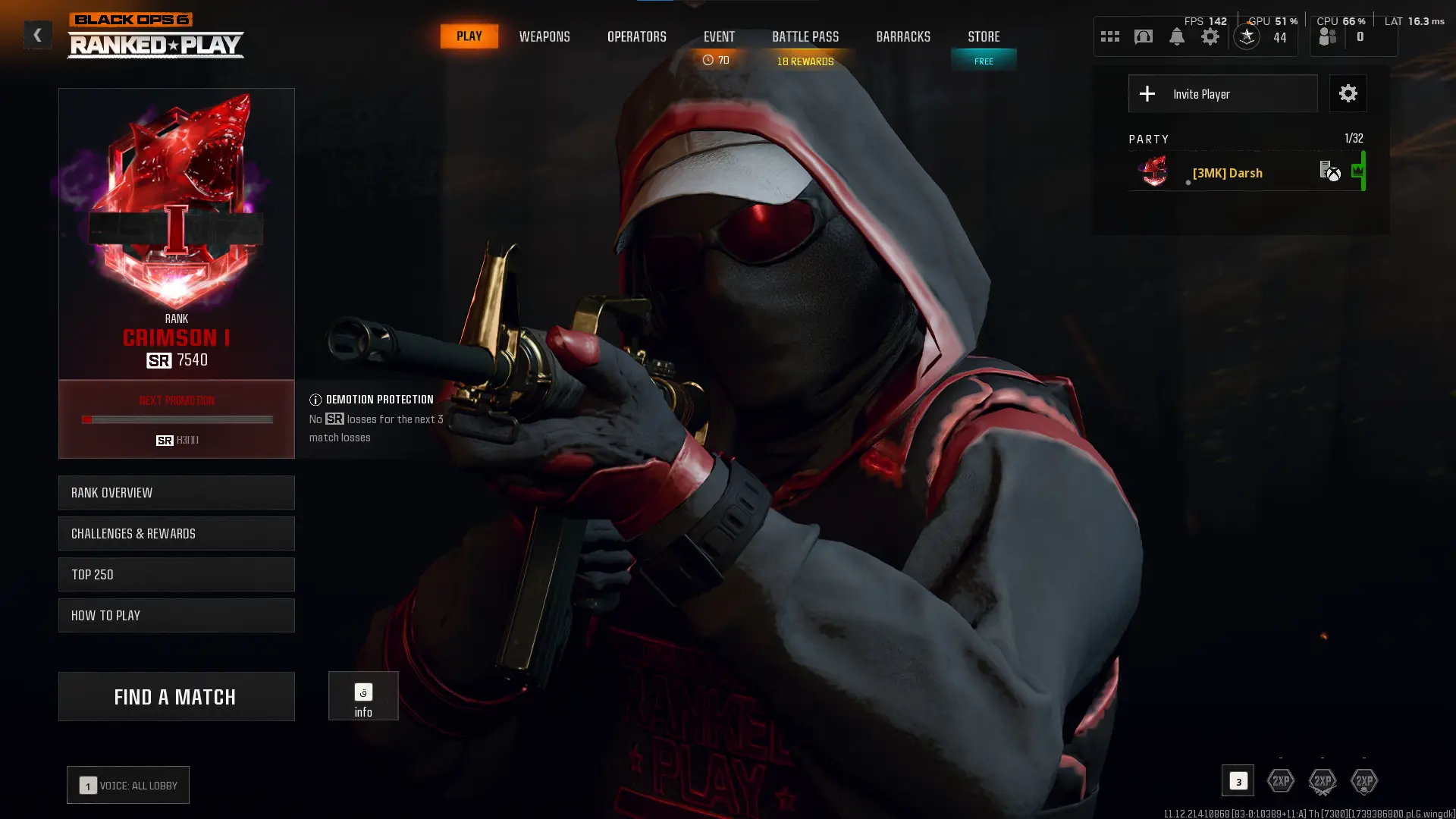Click the Invite Player field

1222,93
